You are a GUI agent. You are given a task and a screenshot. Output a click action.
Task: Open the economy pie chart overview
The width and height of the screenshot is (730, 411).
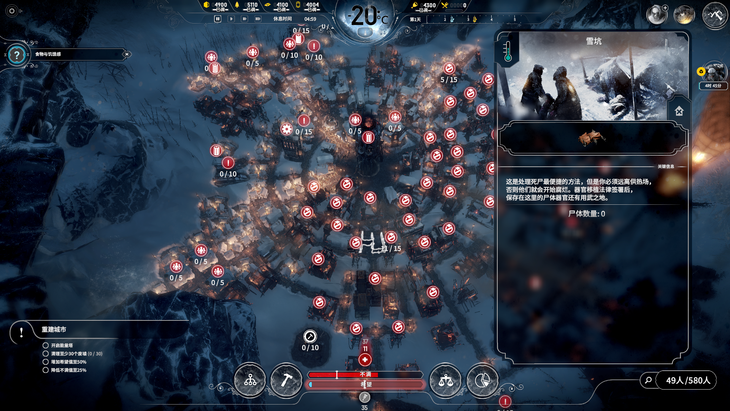pos(481,380)
